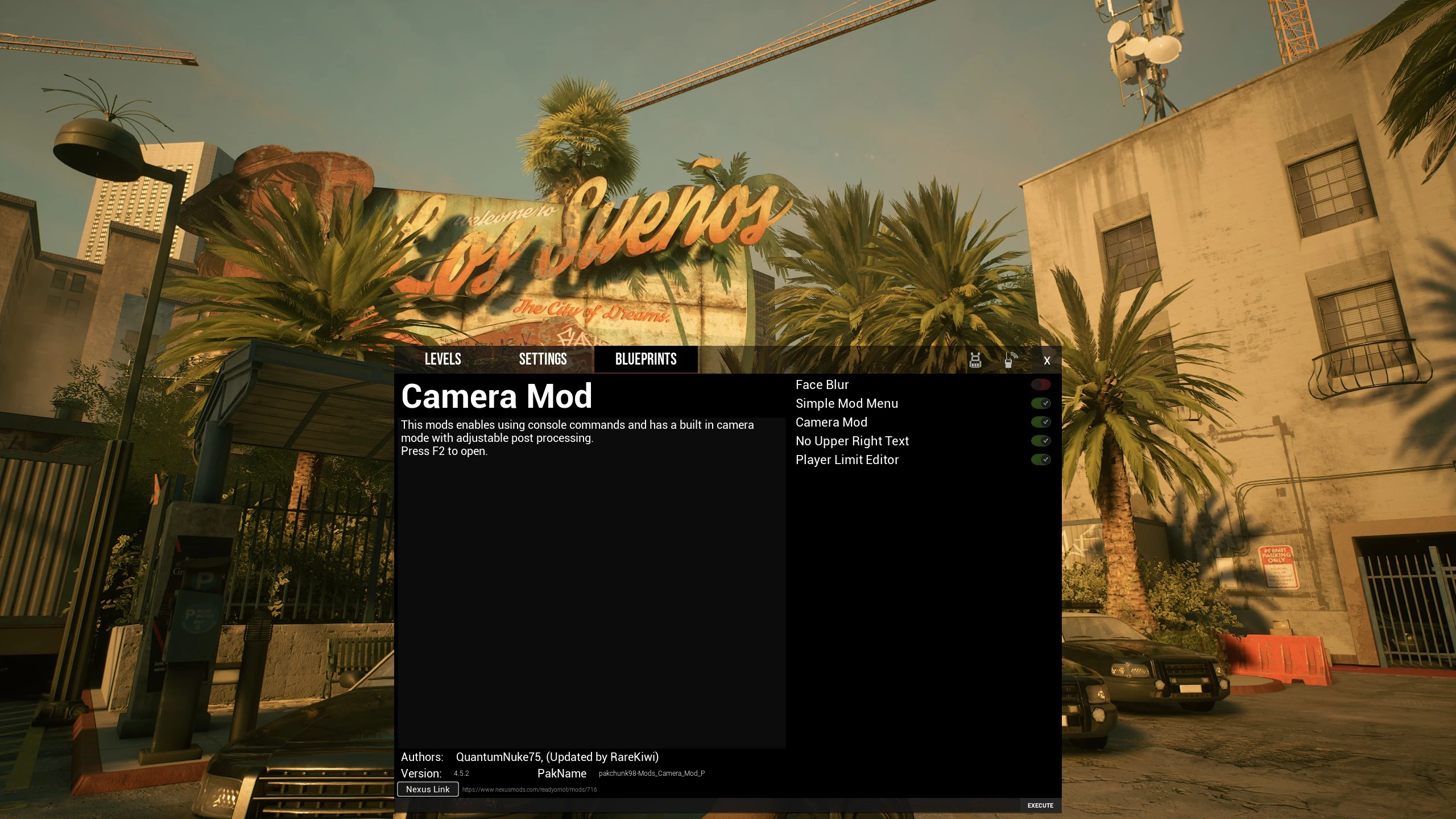Click the walkie-talkie radio icon in the header

pyautogui.click(x=1009, y=360)
